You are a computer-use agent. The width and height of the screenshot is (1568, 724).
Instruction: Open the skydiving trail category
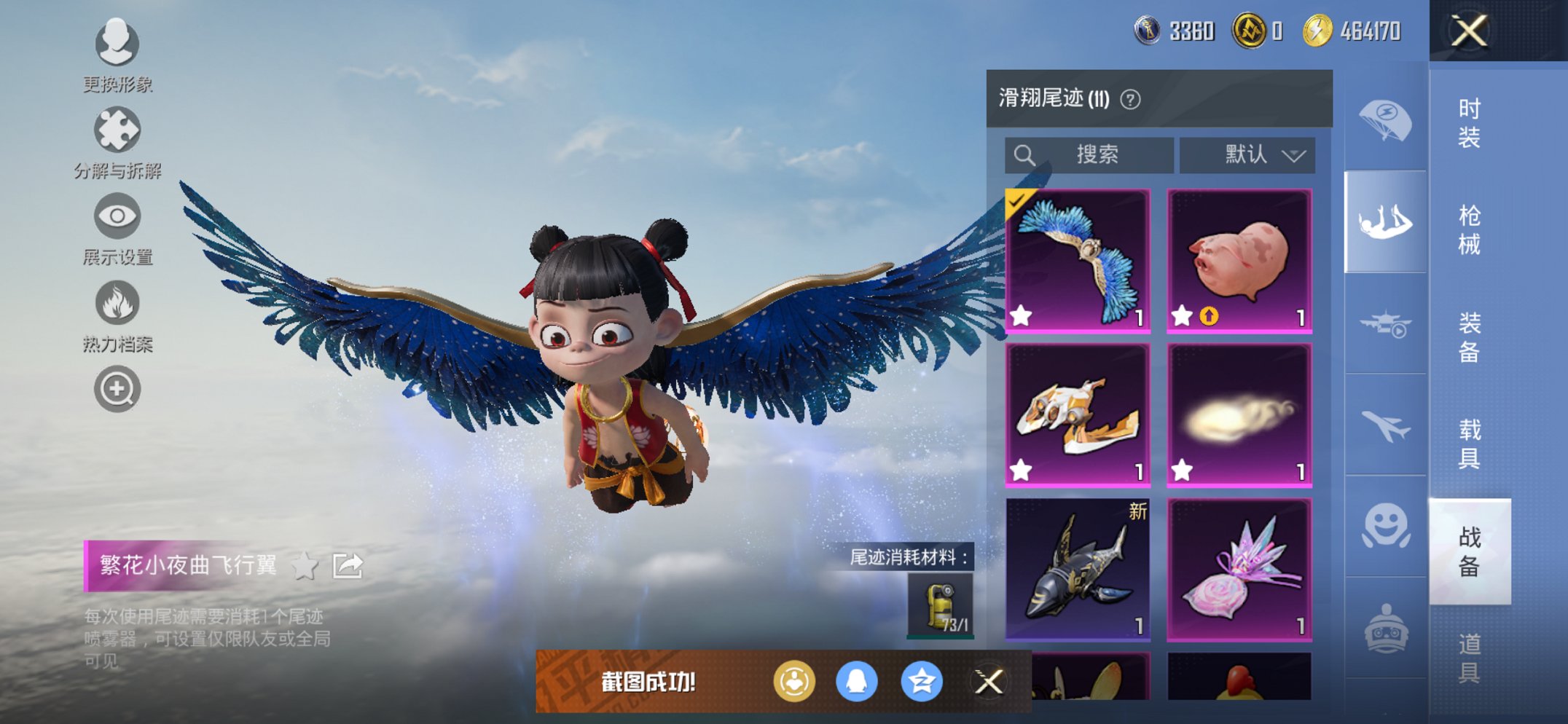(x=1385, y=224)
